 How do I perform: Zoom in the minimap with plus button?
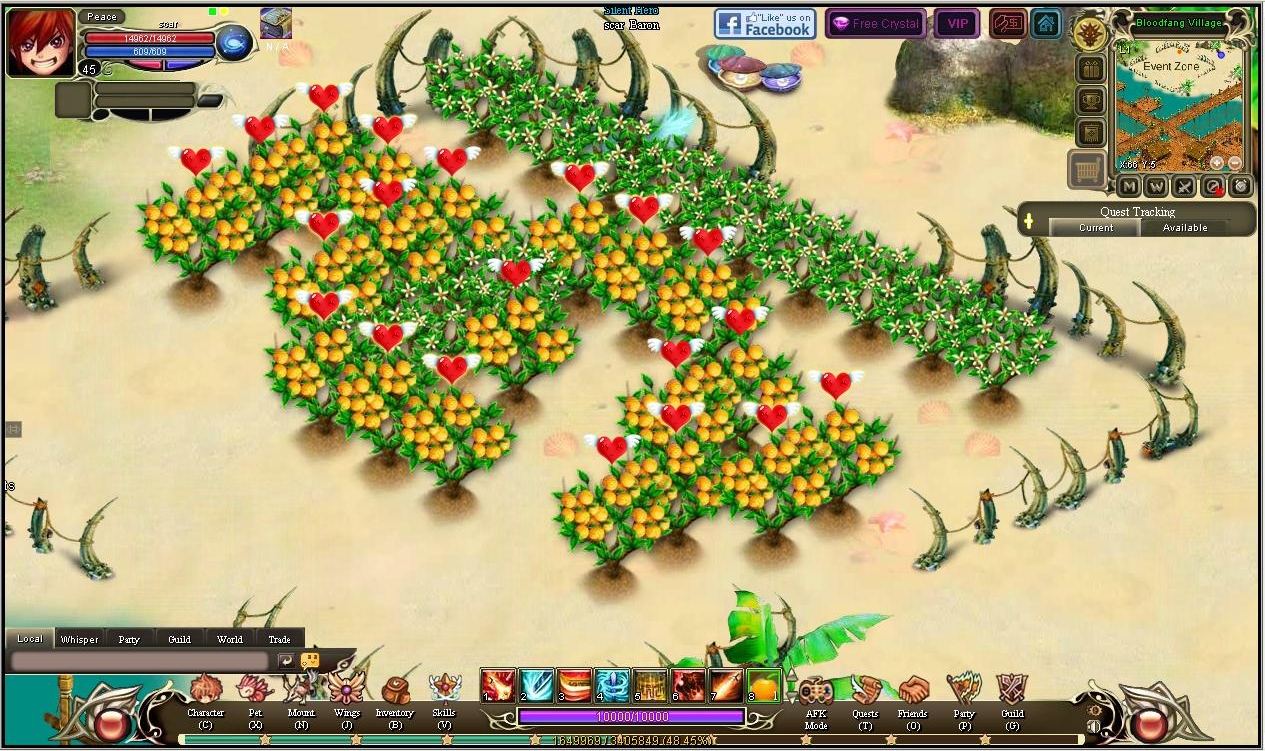1217,162
